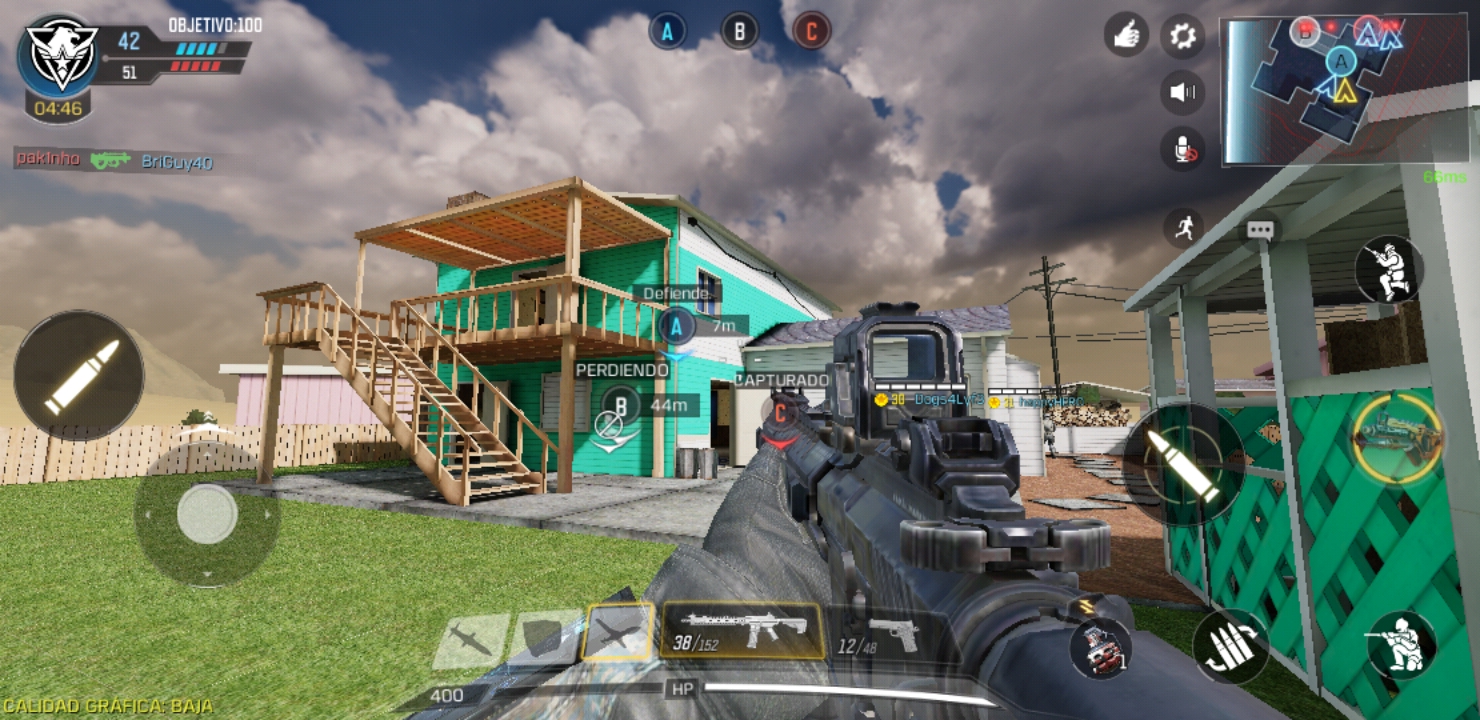The image size is (1480, 720).
Task: Reload using the three-bullets button
Action: pos(1230,645)
